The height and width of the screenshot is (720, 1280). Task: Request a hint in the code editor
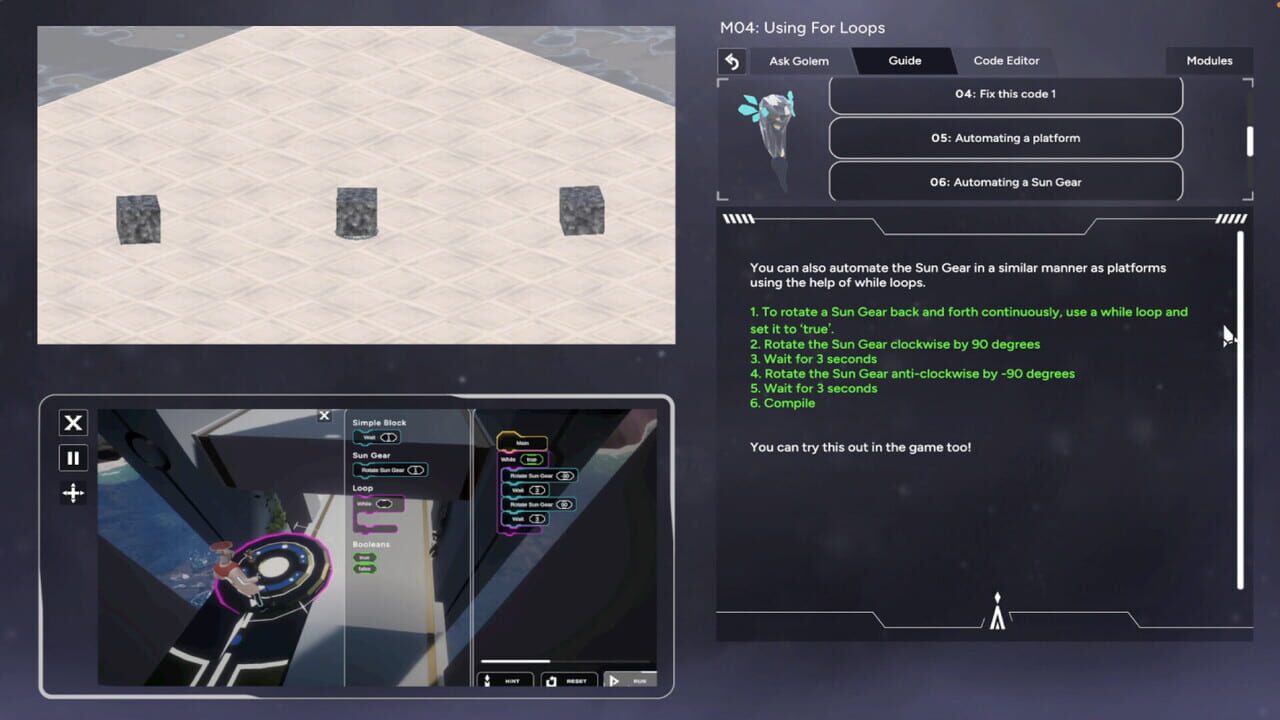point(505,681)
